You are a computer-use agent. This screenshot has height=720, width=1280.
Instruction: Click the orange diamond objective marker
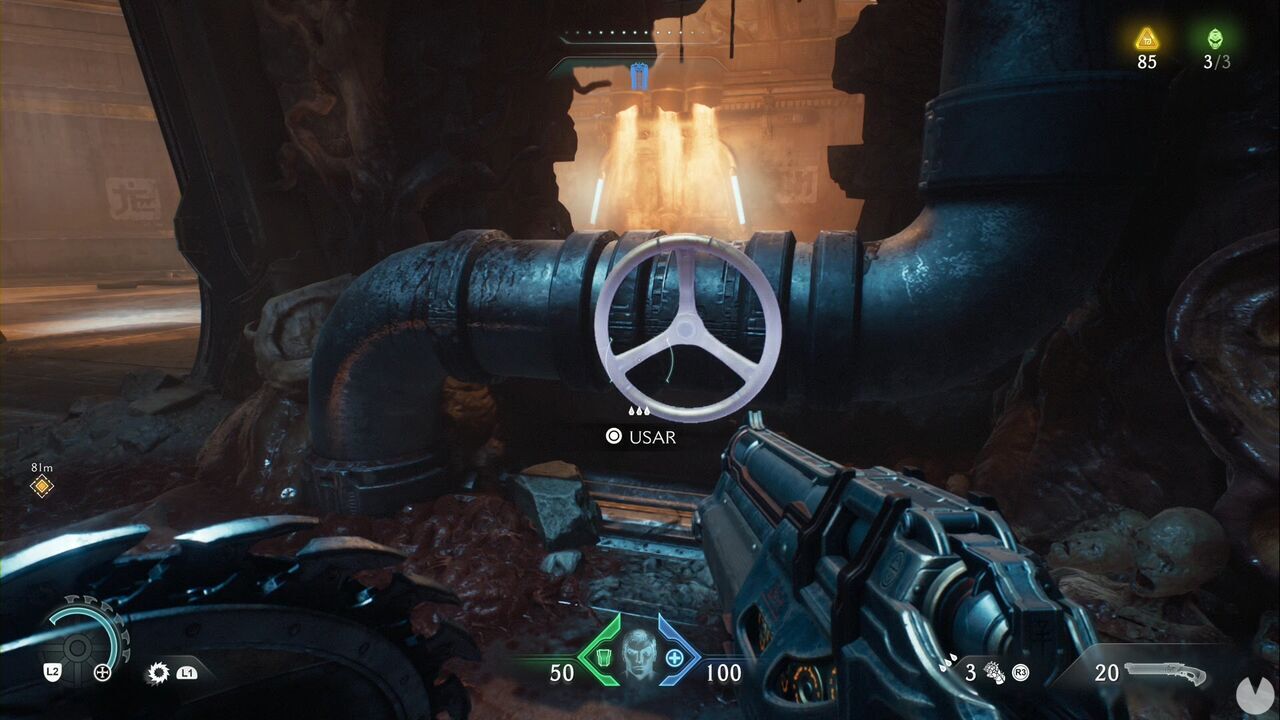(x=41, y=486)
